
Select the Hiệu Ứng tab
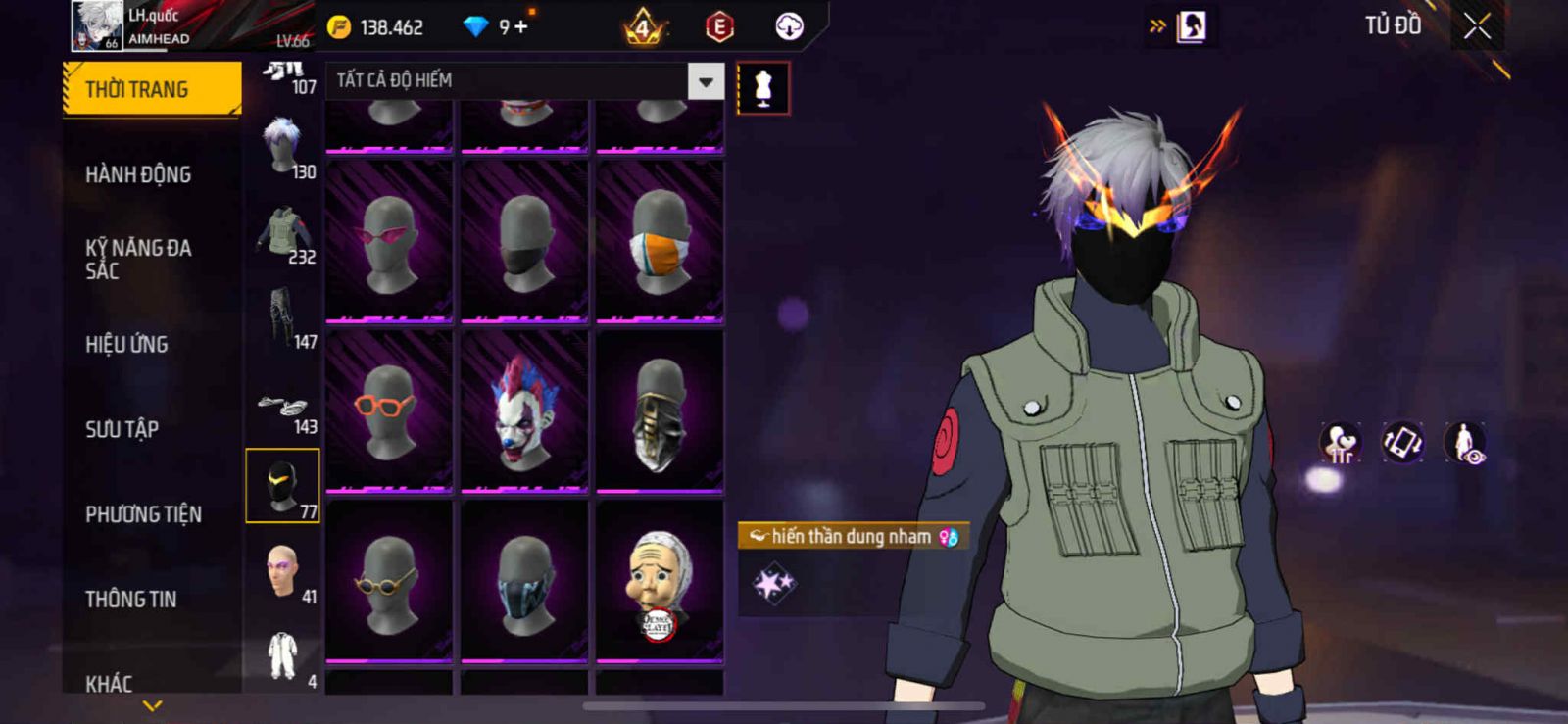(x=126, y=344)
